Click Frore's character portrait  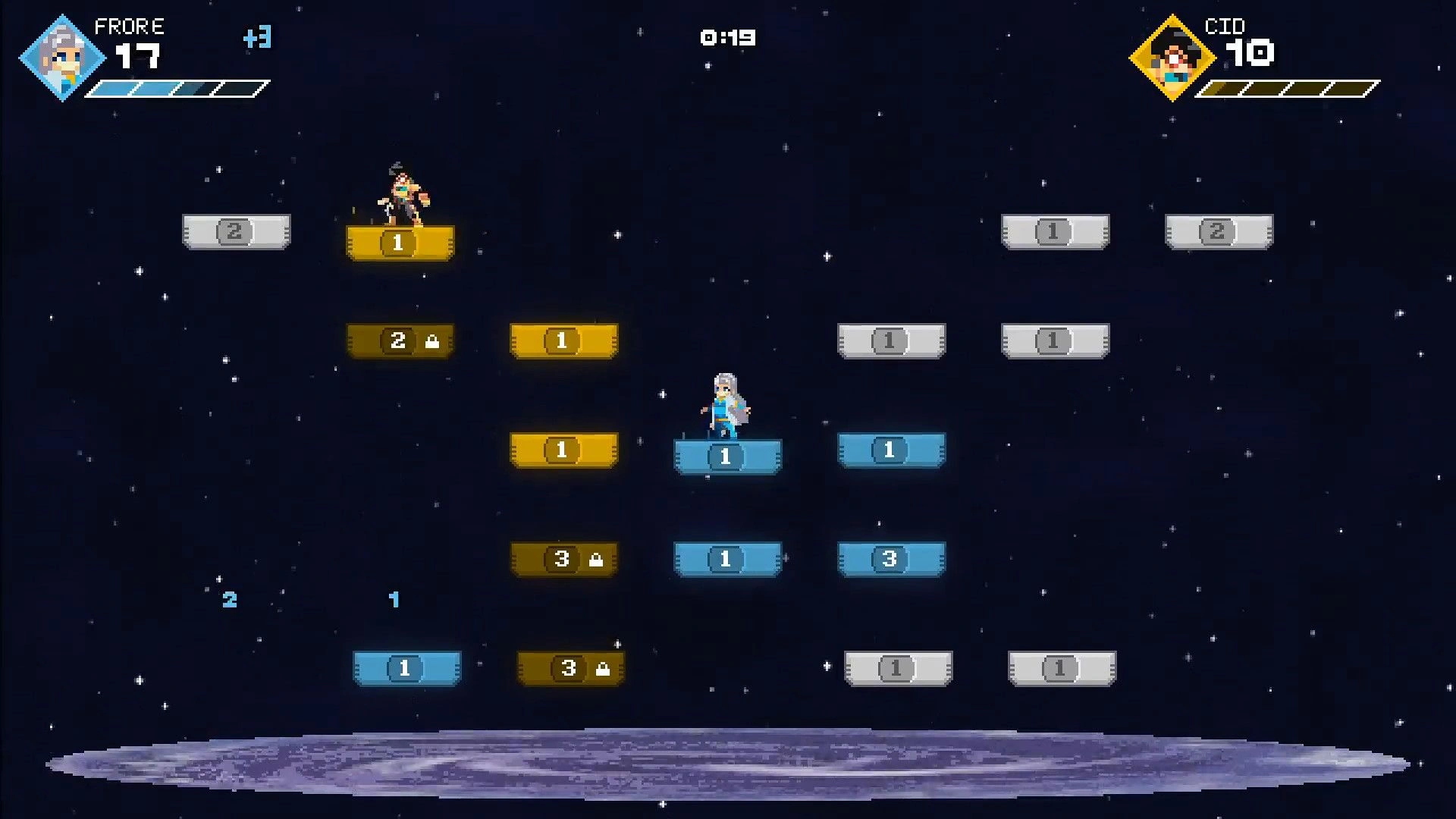pyautogui.click(x=61, y=58)
